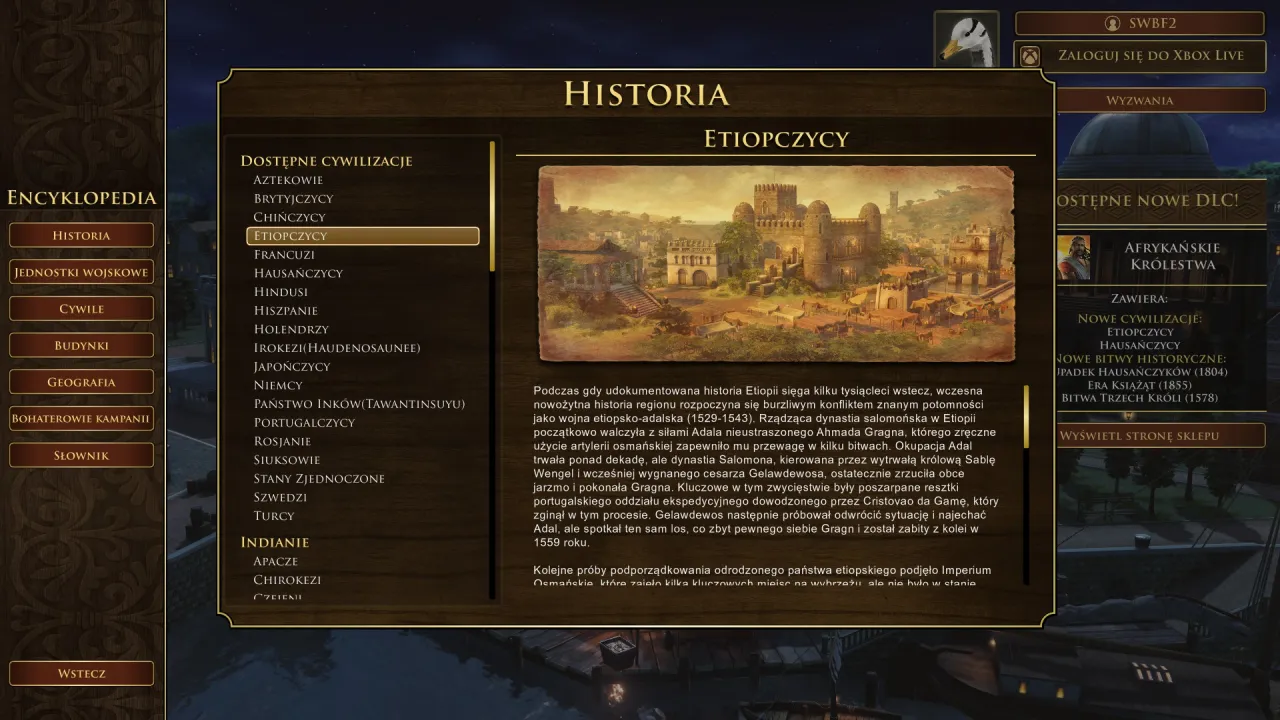Open the Jednostki Wojskowe encyclopedia section
The image size is (1280, 720).
[x=81, y=271]
